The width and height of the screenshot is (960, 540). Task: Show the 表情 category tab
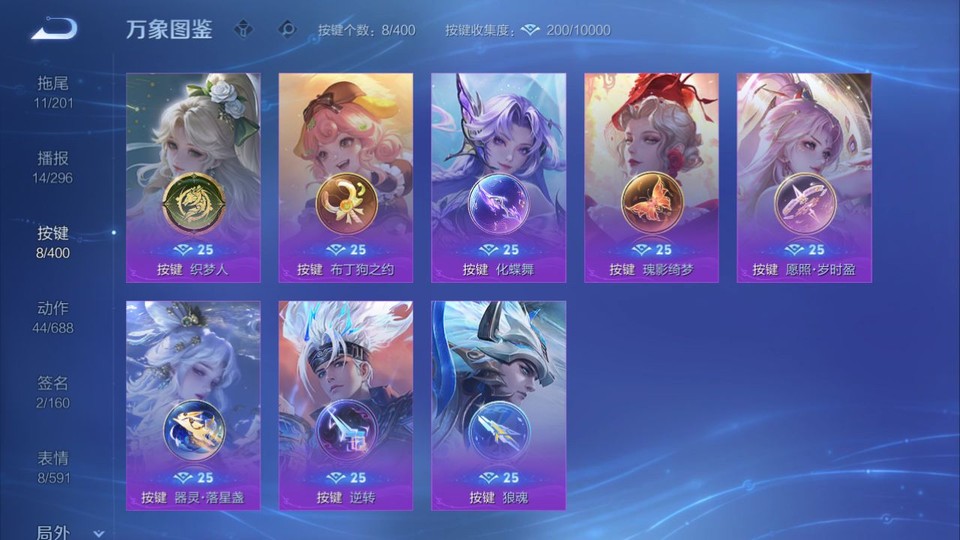pyautogui.click(x=53, y=467)
